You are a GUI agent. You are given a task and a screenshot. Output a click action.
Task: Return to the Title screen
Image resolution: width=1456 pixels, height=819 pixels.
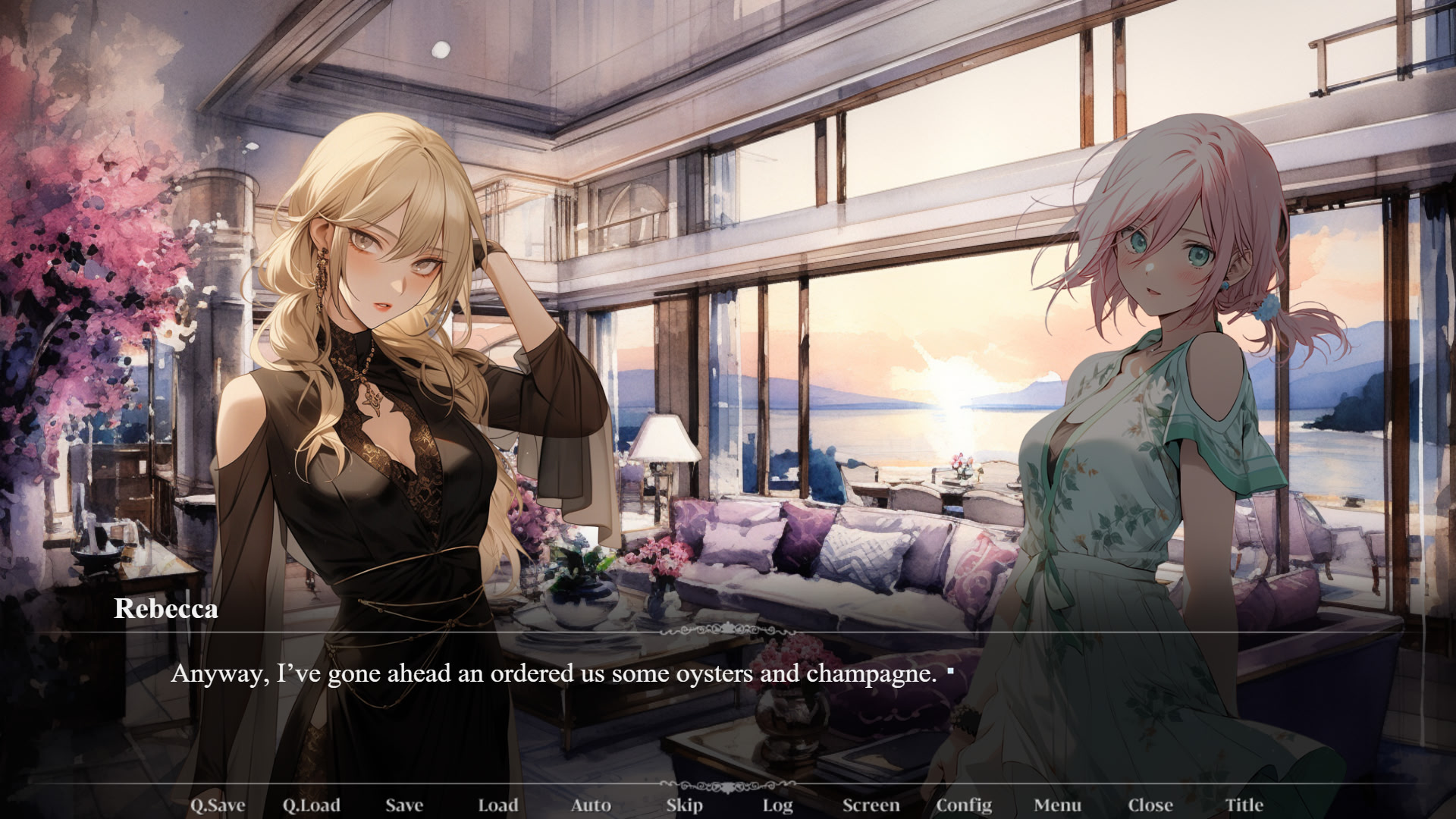coord(1244,805)
